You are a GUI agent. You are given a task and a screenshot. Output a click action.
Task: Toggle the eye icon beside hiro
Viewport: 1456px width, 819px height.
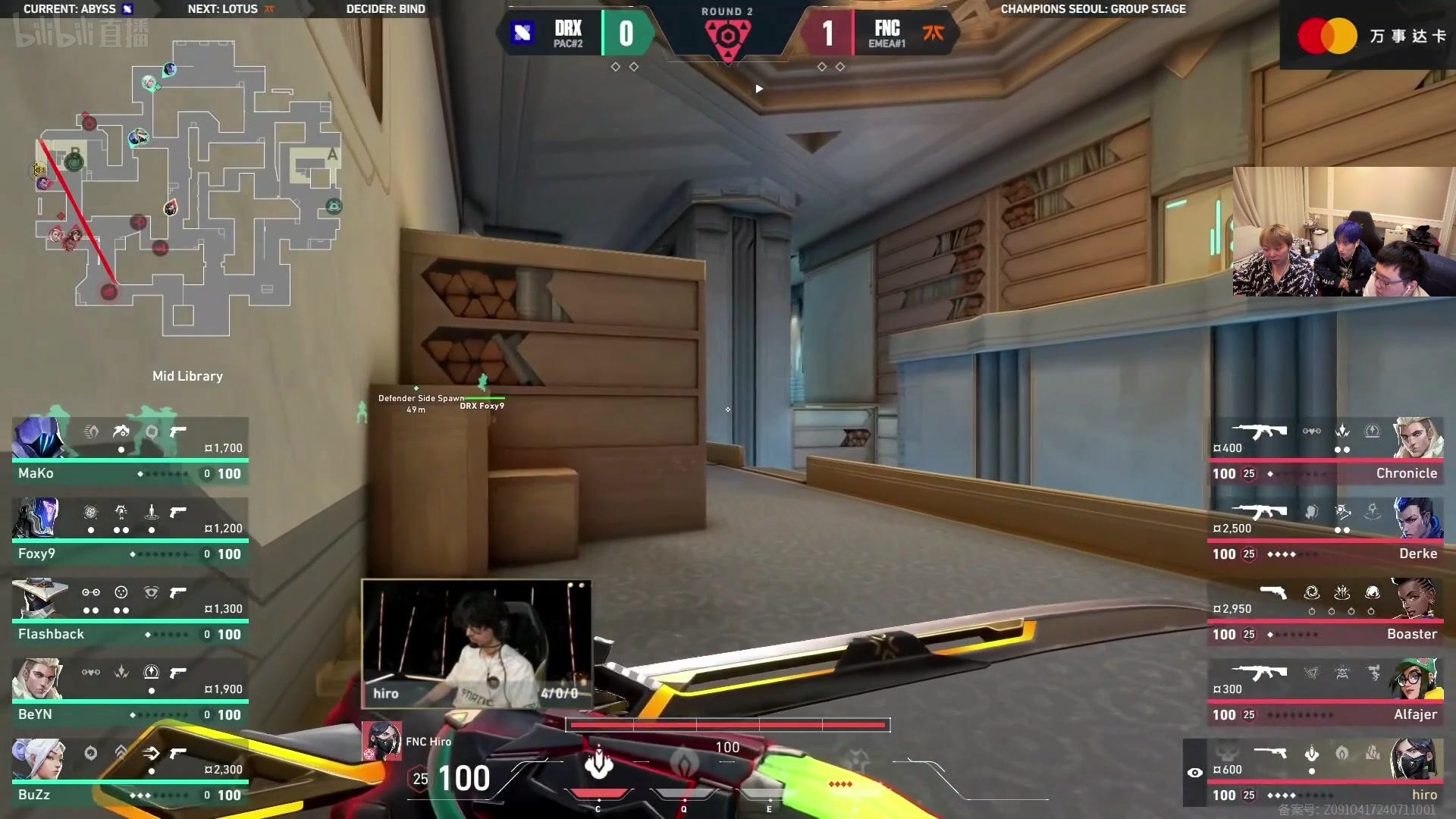[x=1195, y=773]
